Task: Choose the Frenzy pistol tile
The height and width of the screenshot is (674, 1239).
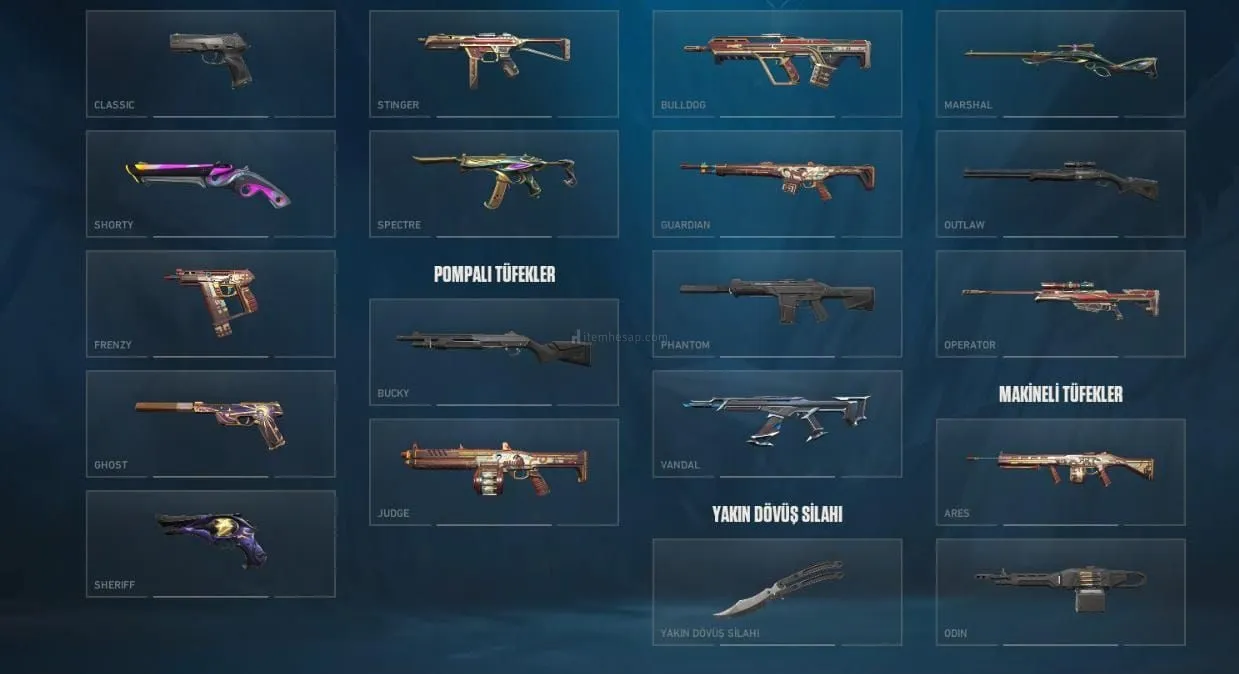Action: (210, 303)
